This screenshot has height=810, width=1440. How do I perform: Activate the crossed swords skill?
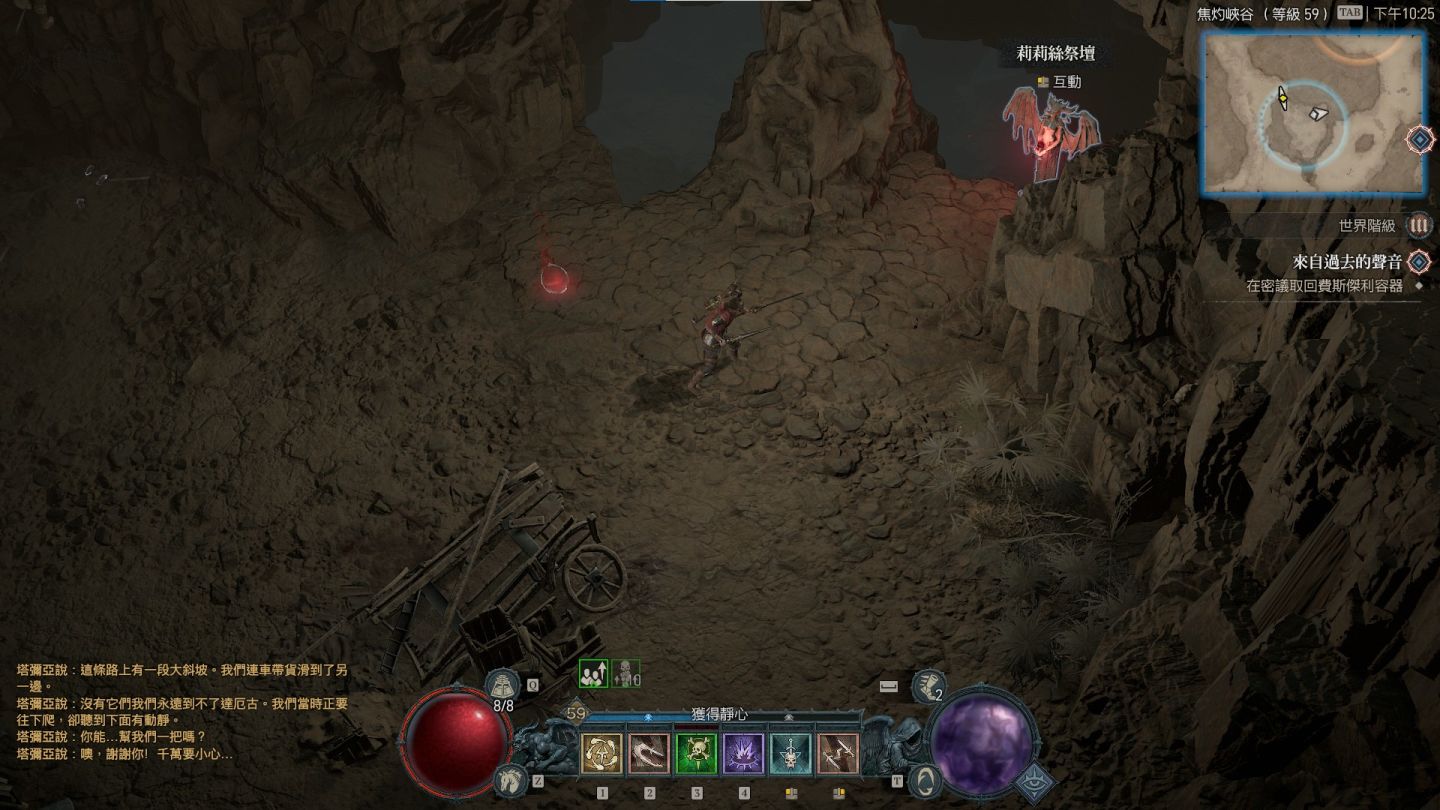pos(838,754)
